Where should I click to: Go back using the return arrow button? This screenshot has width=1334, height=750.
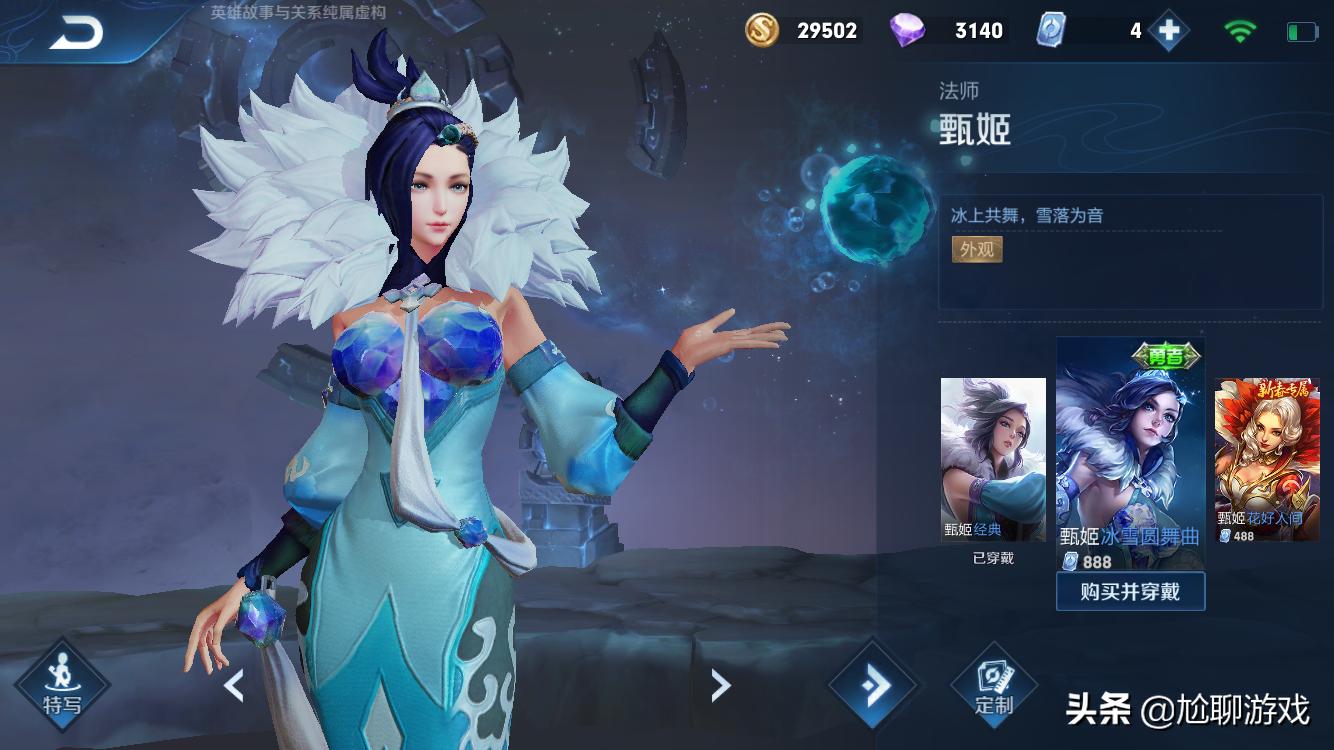76,34
